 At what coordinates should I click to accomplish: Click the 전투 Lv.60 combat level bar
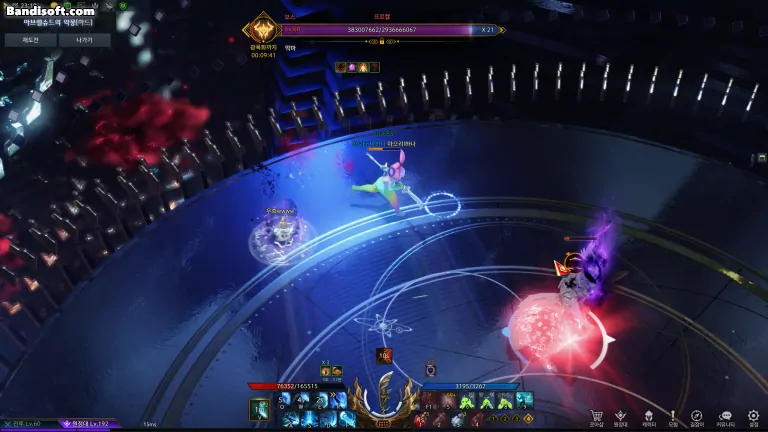(28, 425)
